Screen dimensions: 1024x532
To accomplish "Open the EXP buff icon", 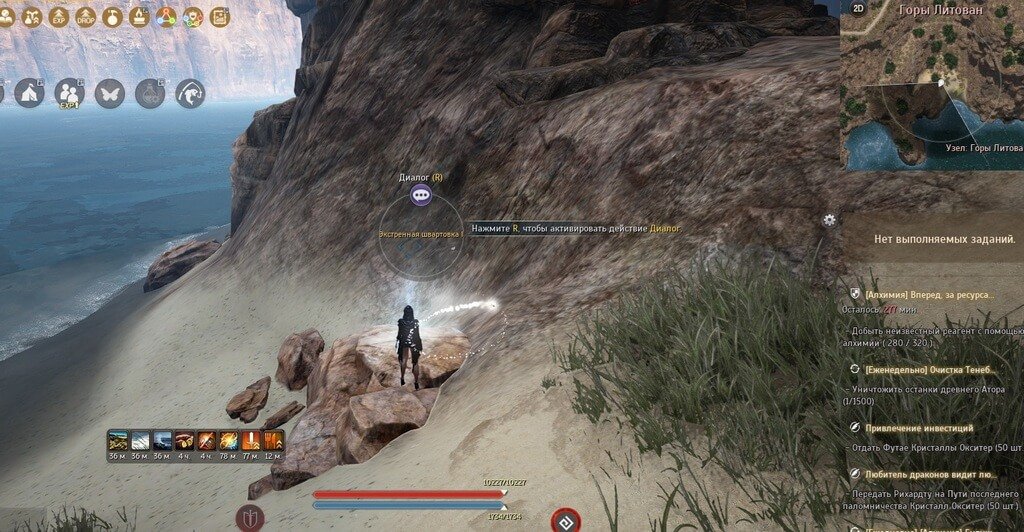I will point(59,17).
